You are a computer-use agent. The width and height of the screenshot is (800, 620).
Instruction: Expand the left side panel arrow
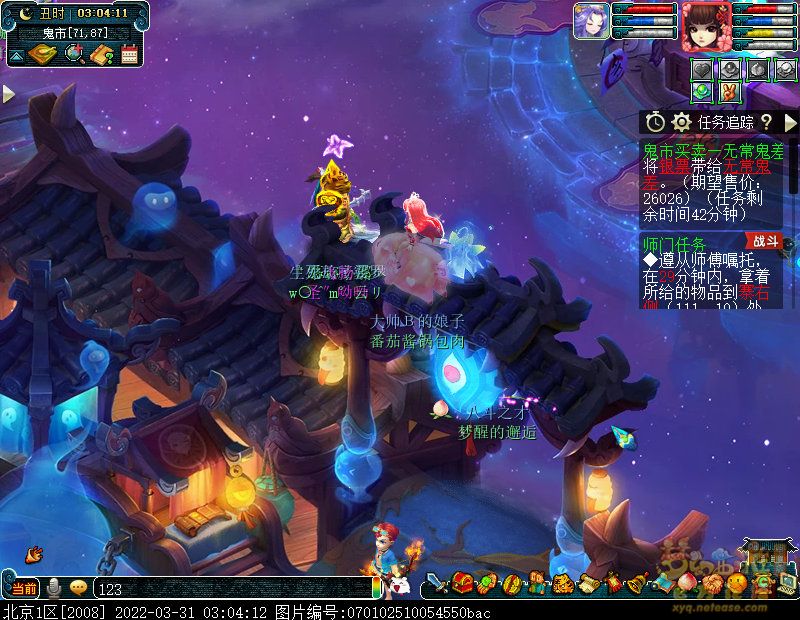coord(8,94)
